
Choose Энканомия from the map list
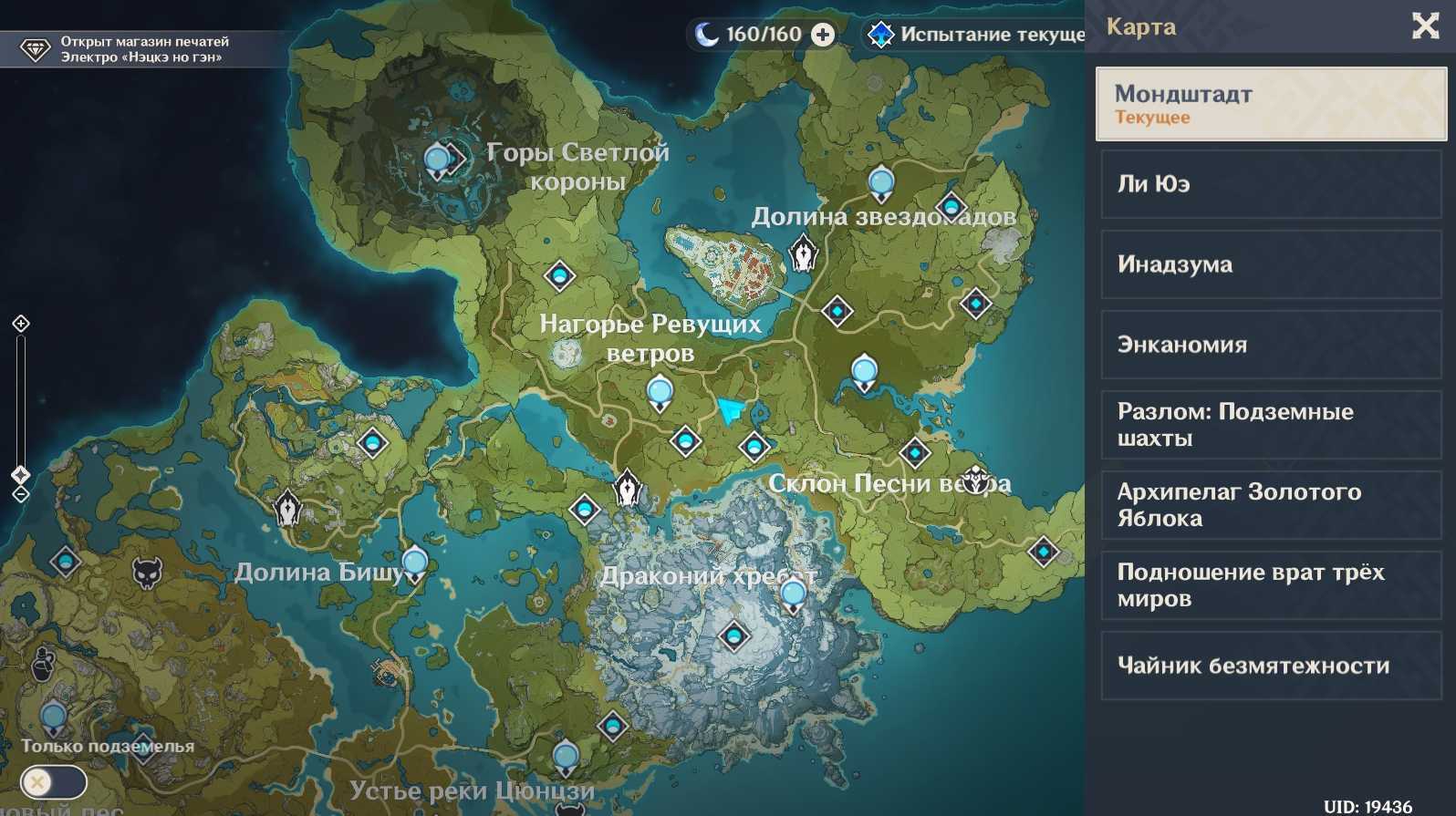tap(1271, 345)
